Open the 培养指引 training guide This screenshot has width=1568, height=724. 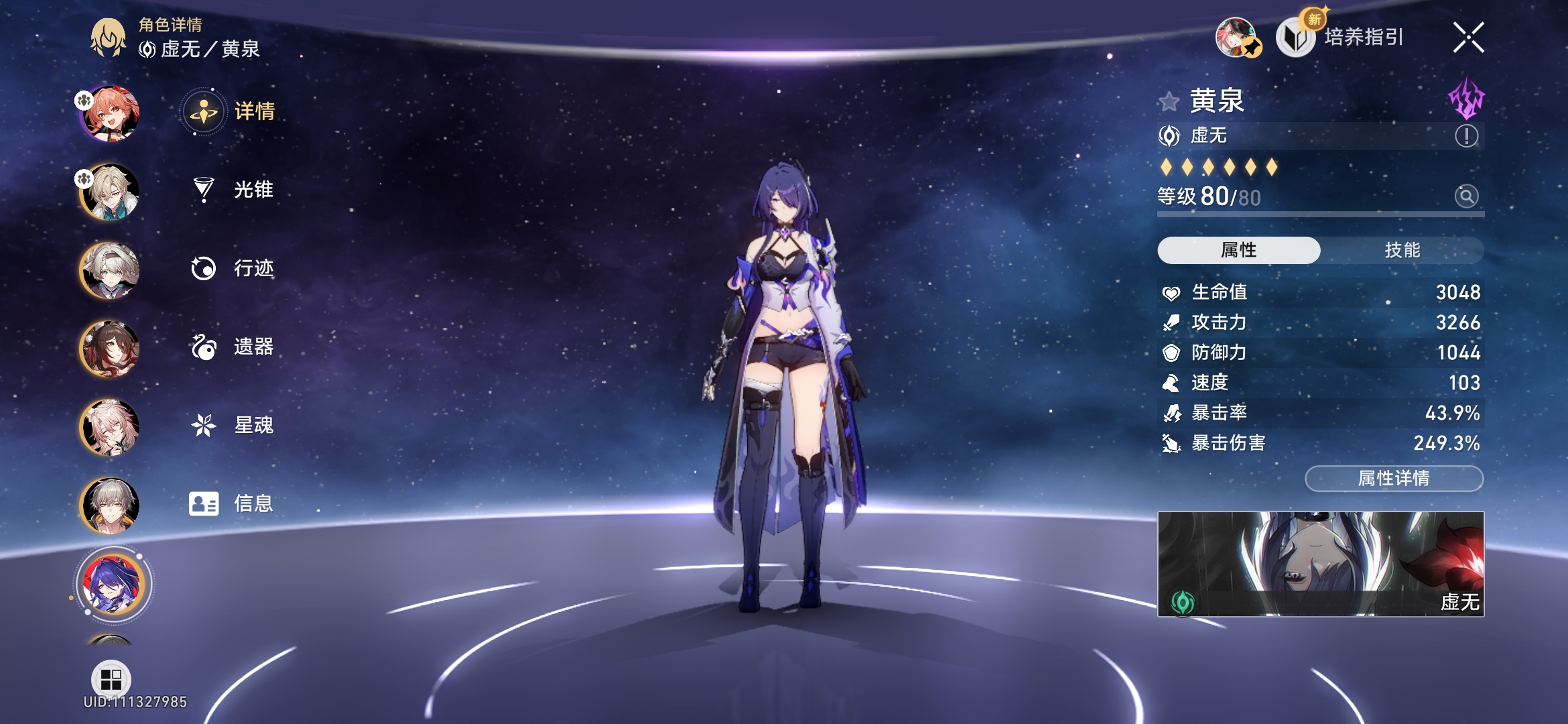(x=1342, y=38)
